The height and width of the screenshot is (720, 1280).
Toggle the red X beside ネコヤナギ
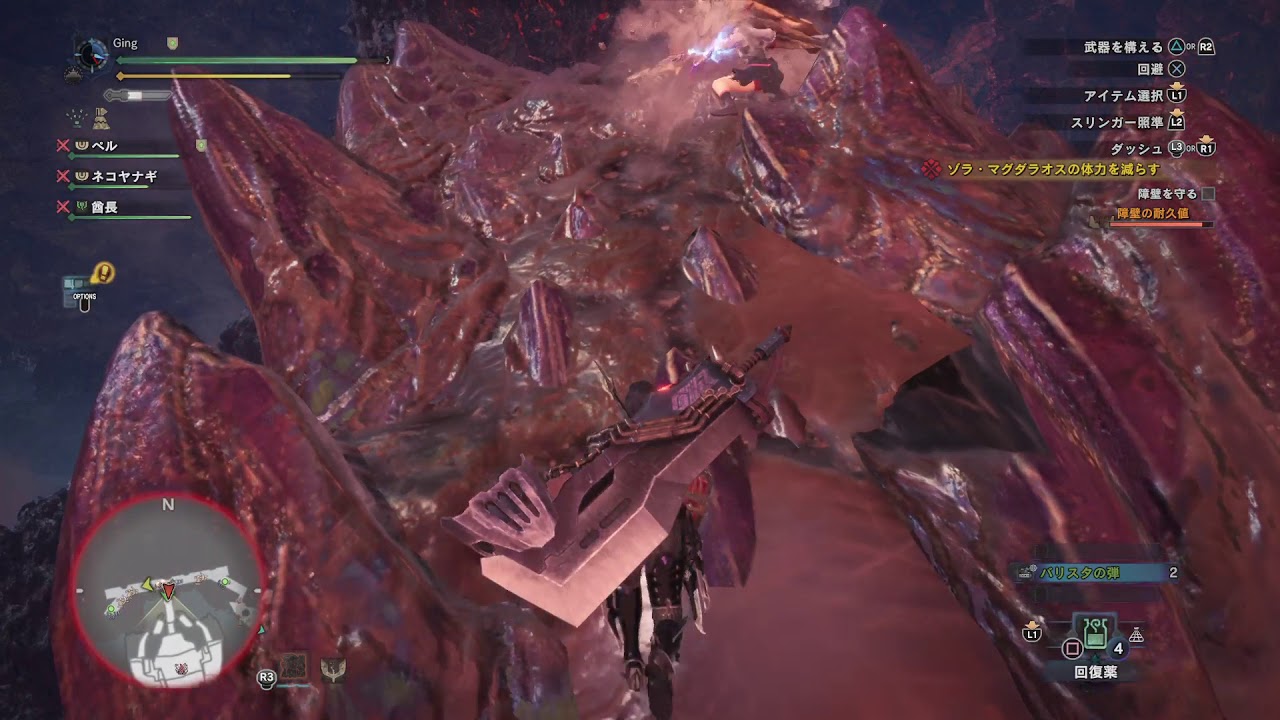(x=62, y=177)
